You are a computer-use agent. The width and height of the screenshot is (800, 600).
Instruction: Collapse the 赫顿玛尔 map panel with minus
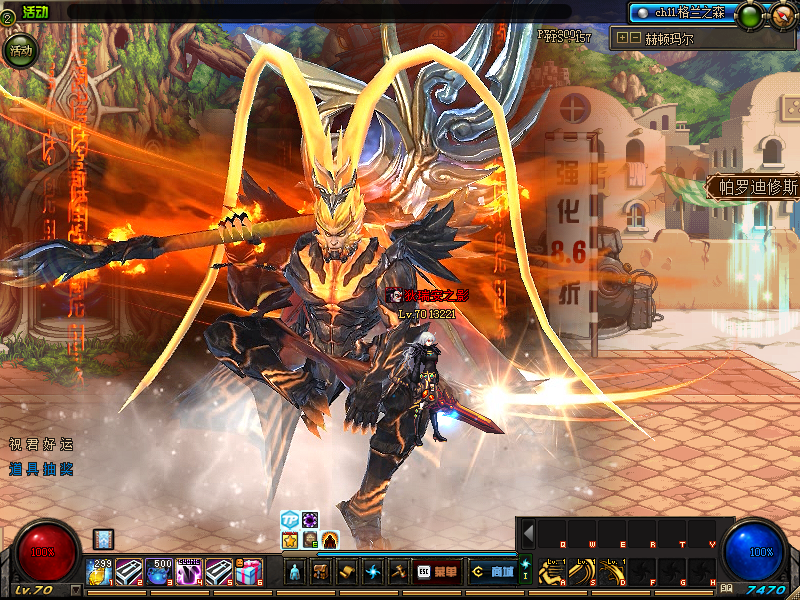[x=635, y=38]
